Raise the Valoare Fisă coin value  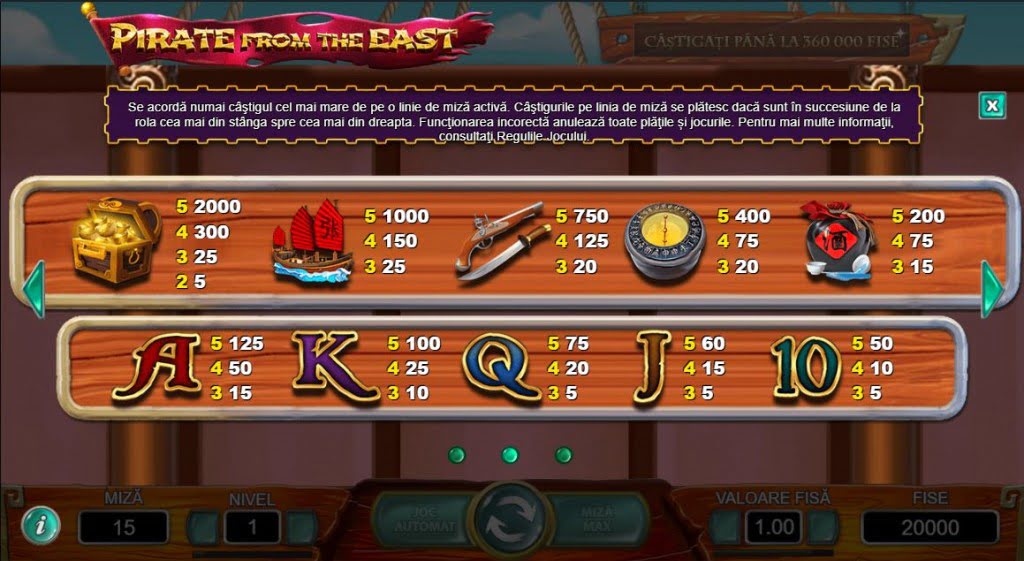[x=823, y=527]
